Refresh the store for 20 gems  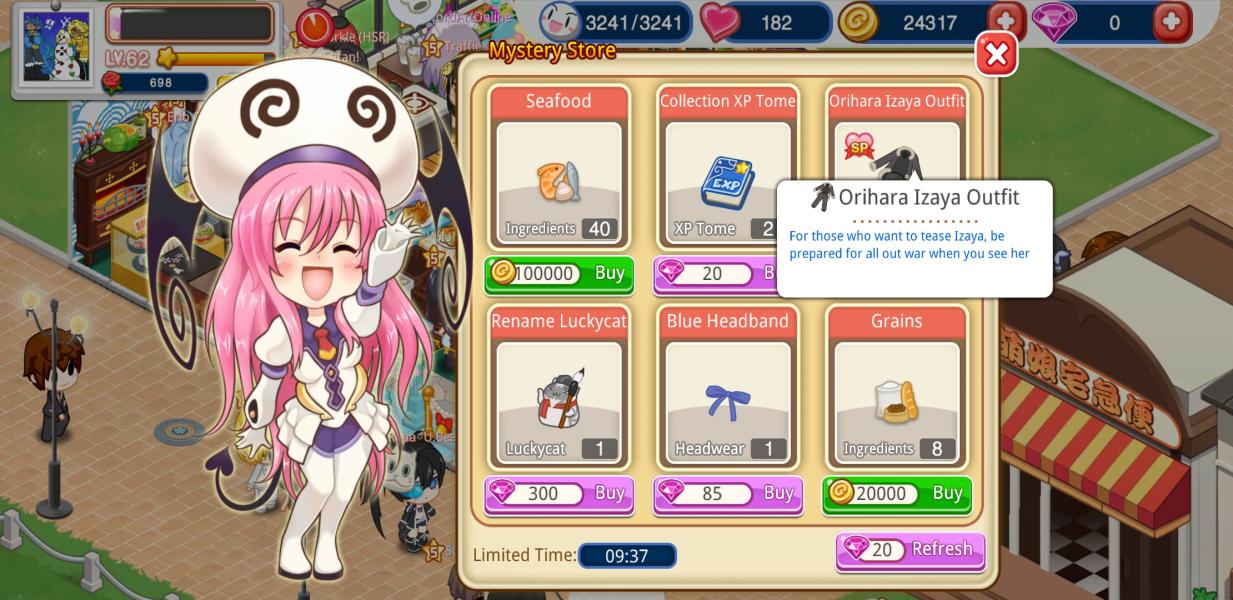(x=910, y=550)
